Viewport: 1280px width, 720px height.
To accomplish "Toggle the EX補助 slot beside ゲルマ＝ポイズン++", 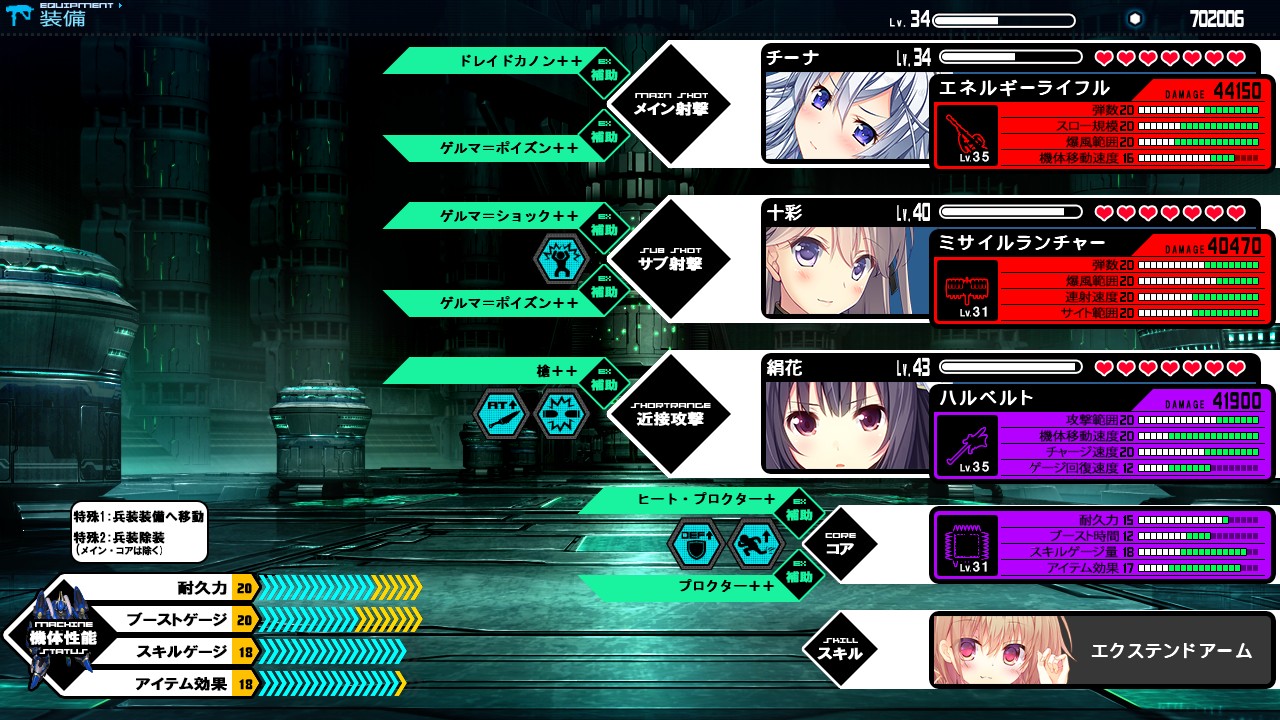I will point(605,133).
